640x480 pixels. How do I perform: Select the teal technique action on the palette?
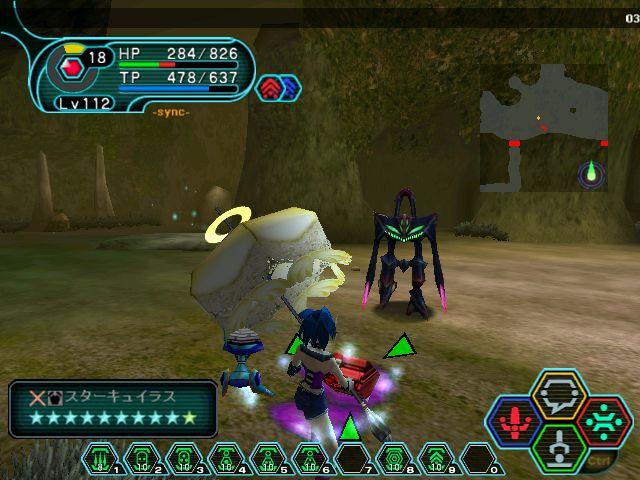point(603,419)
